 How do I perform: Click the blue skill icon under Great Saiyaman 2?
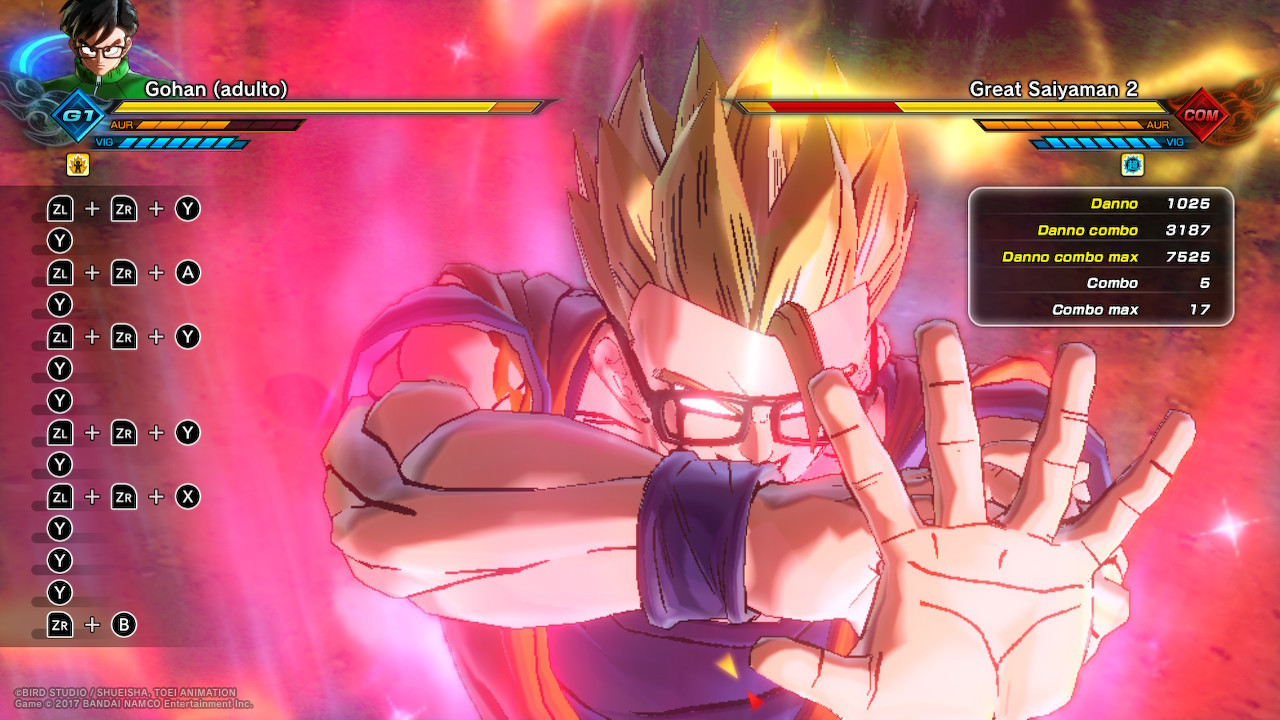pos(1132,165)
